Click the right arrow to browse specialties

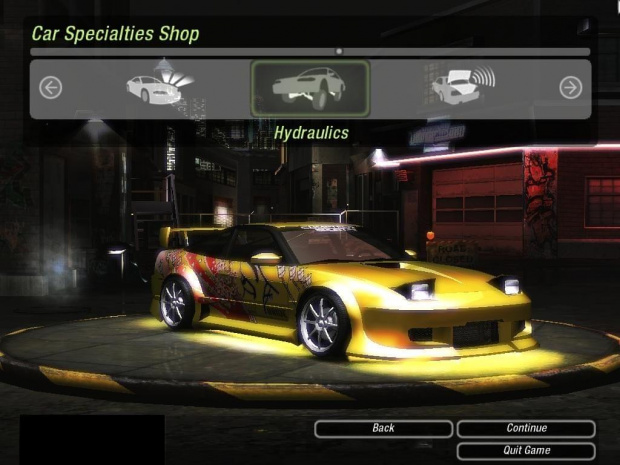[570, 88]
